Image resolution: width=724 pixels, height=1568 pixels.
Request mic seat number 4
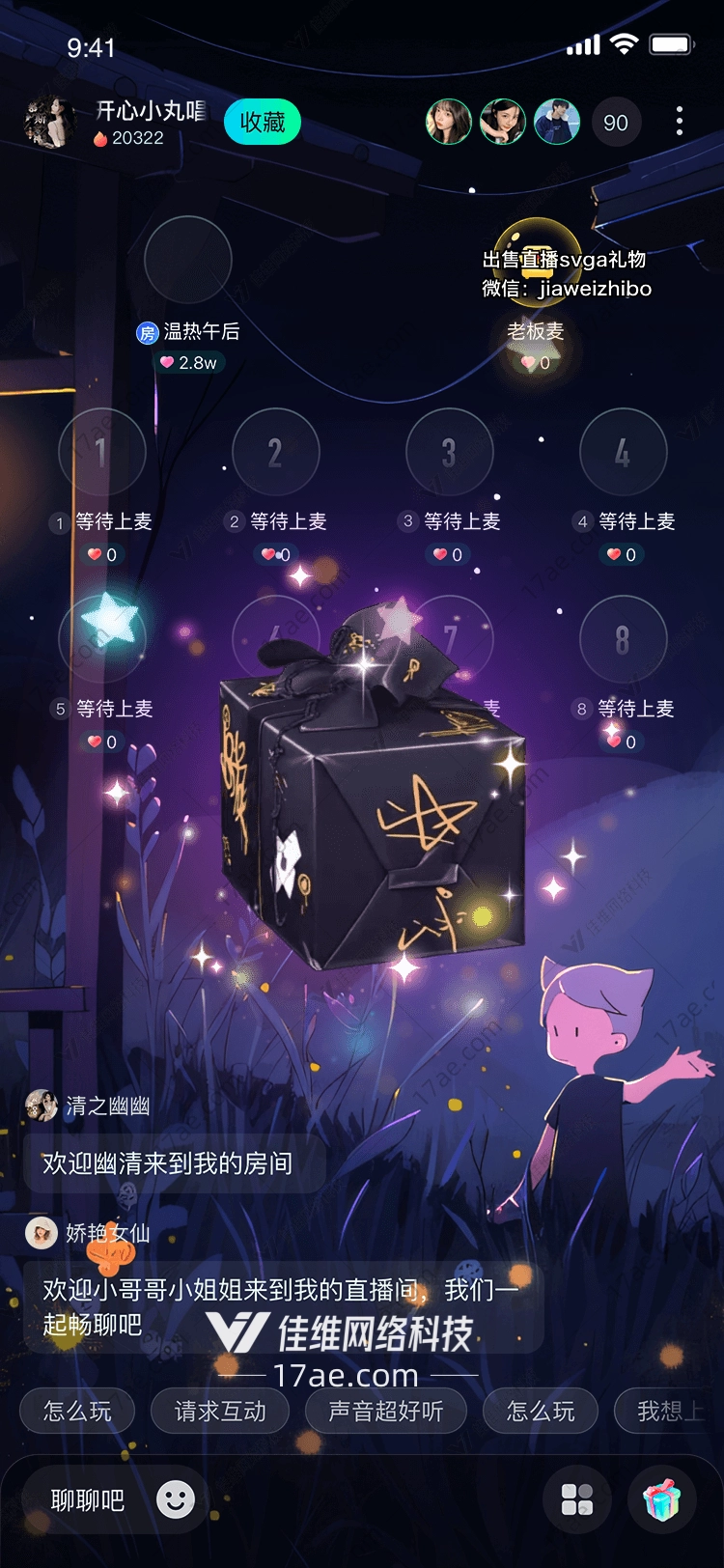click(x=624, y=452)
